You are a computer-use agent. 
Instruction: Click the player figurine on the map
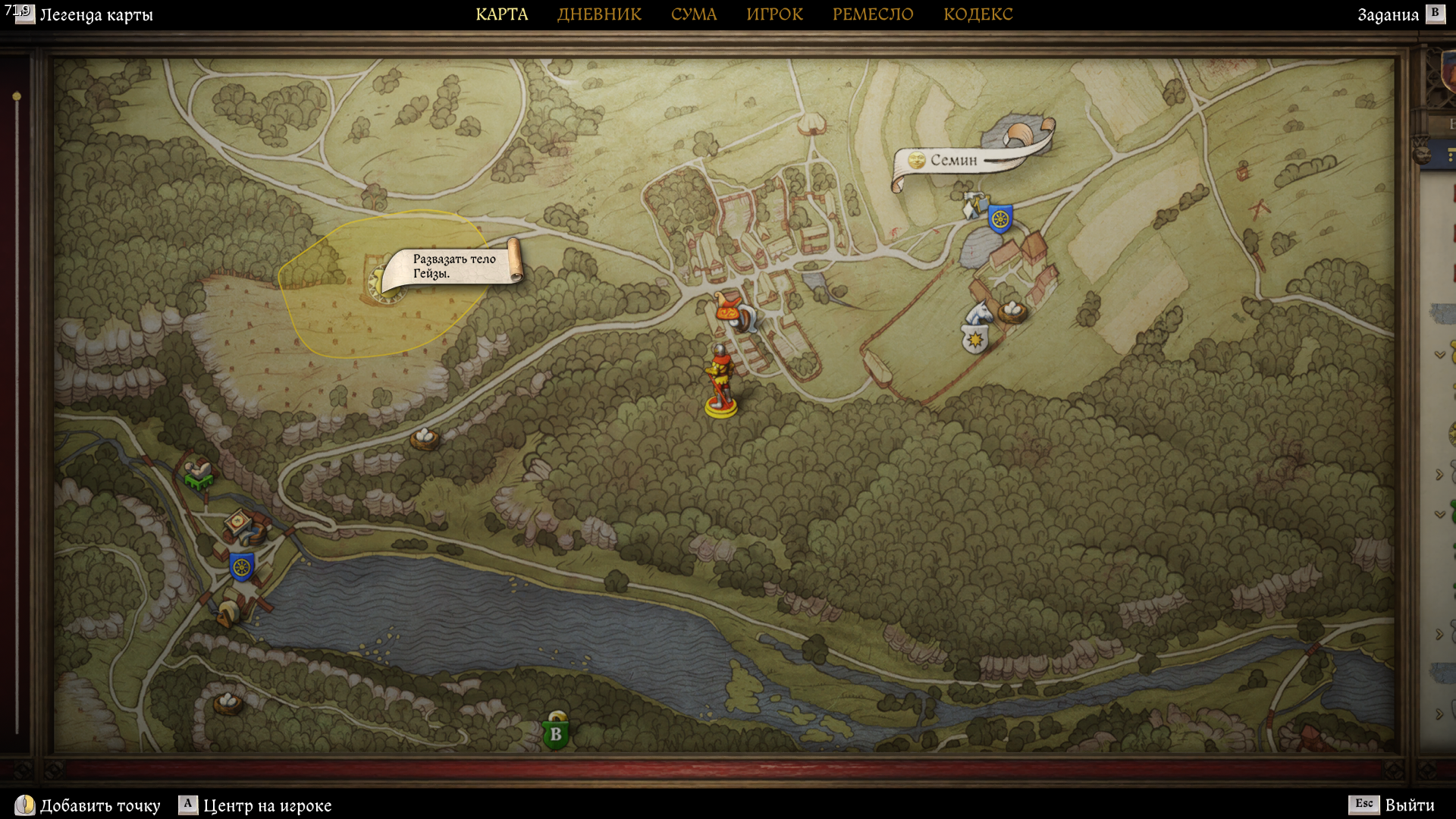pyautogui.click(x=720, y=381)
